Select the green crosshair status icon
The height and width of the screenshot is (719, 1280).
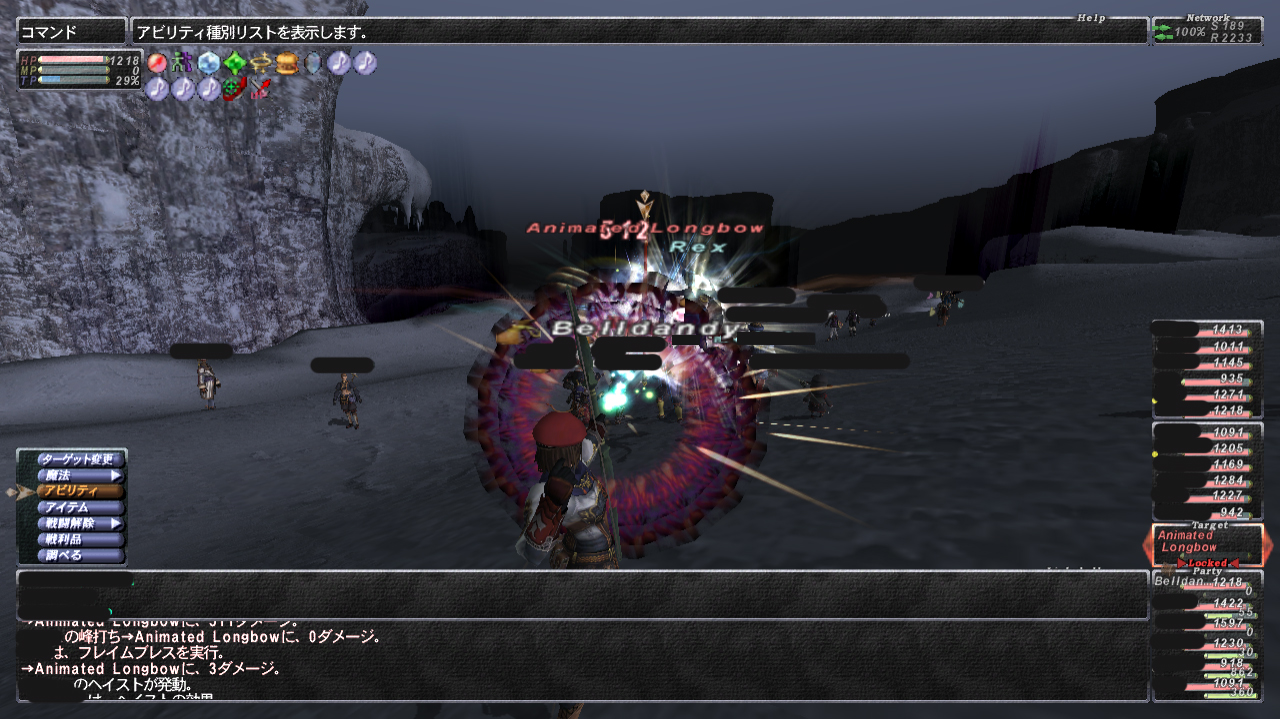pyautogui.click(x=235, y=89)
